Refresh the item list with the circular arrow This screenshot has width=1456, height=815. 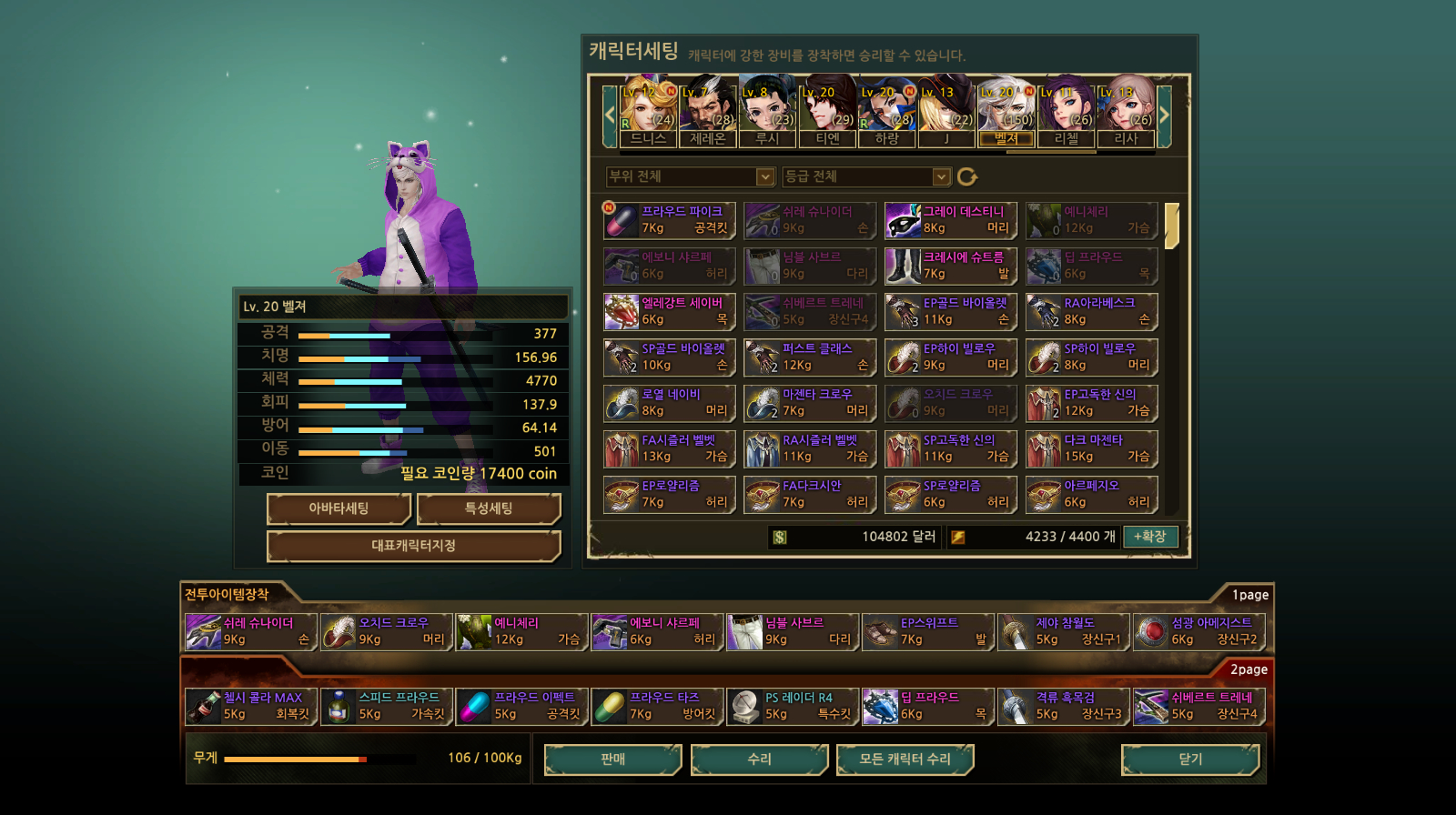point(967,176)
